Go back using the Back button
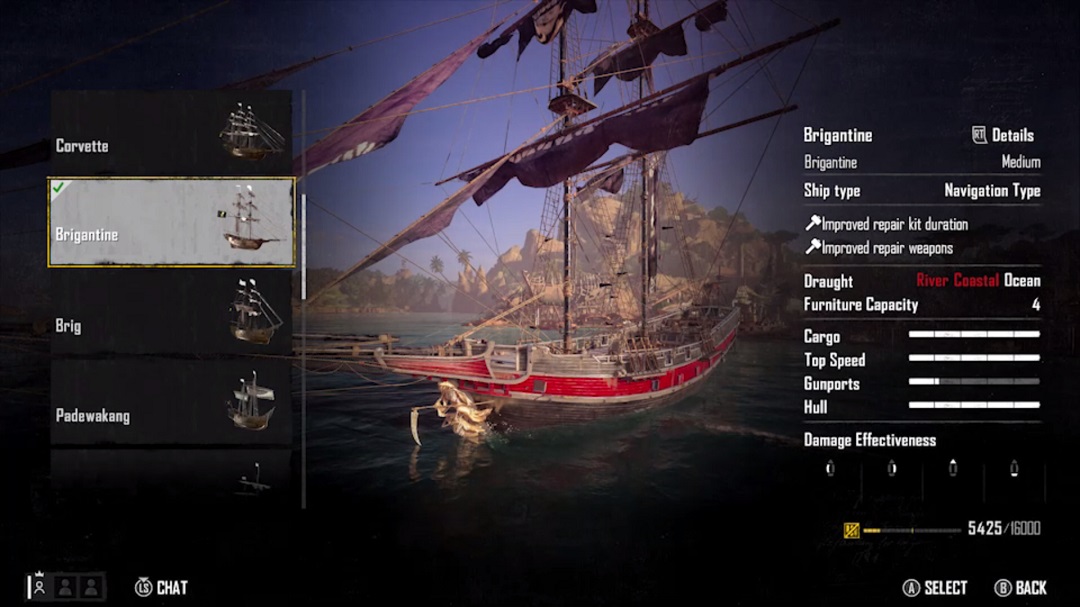 click(1021, 587)
